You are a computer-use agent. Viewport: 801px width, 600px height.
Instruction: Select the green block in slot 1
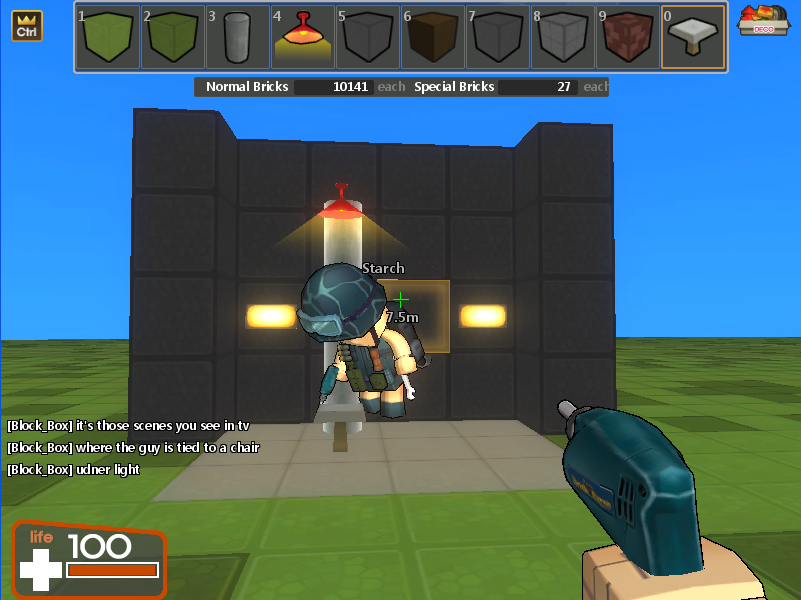click(108, 38)
